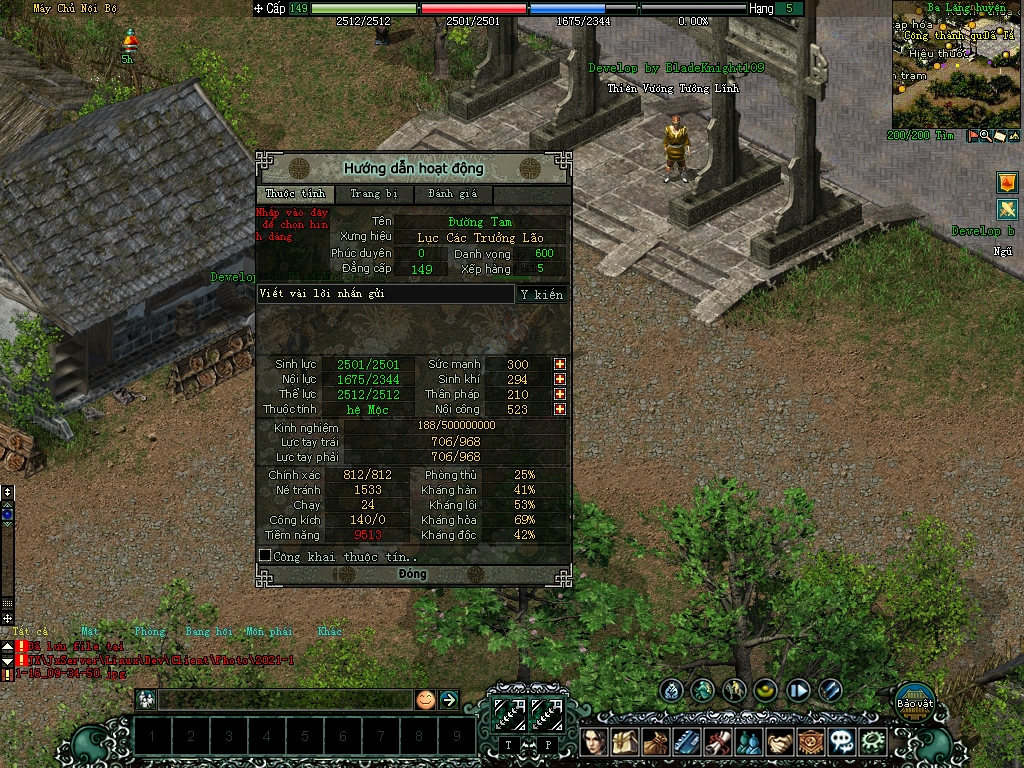
Task: Send chat with the arrow button
Action: click(448, 700)
